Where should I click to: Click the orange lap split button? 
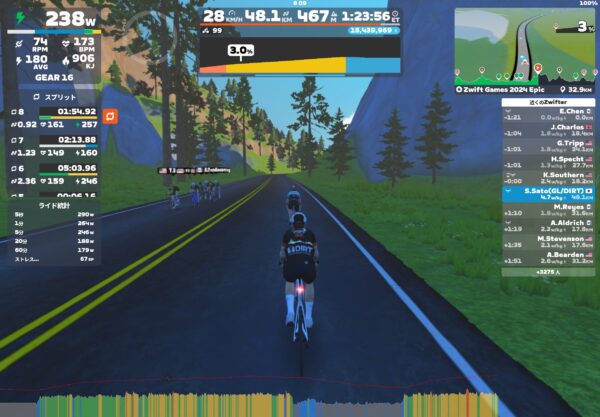[x=109, y=116]
